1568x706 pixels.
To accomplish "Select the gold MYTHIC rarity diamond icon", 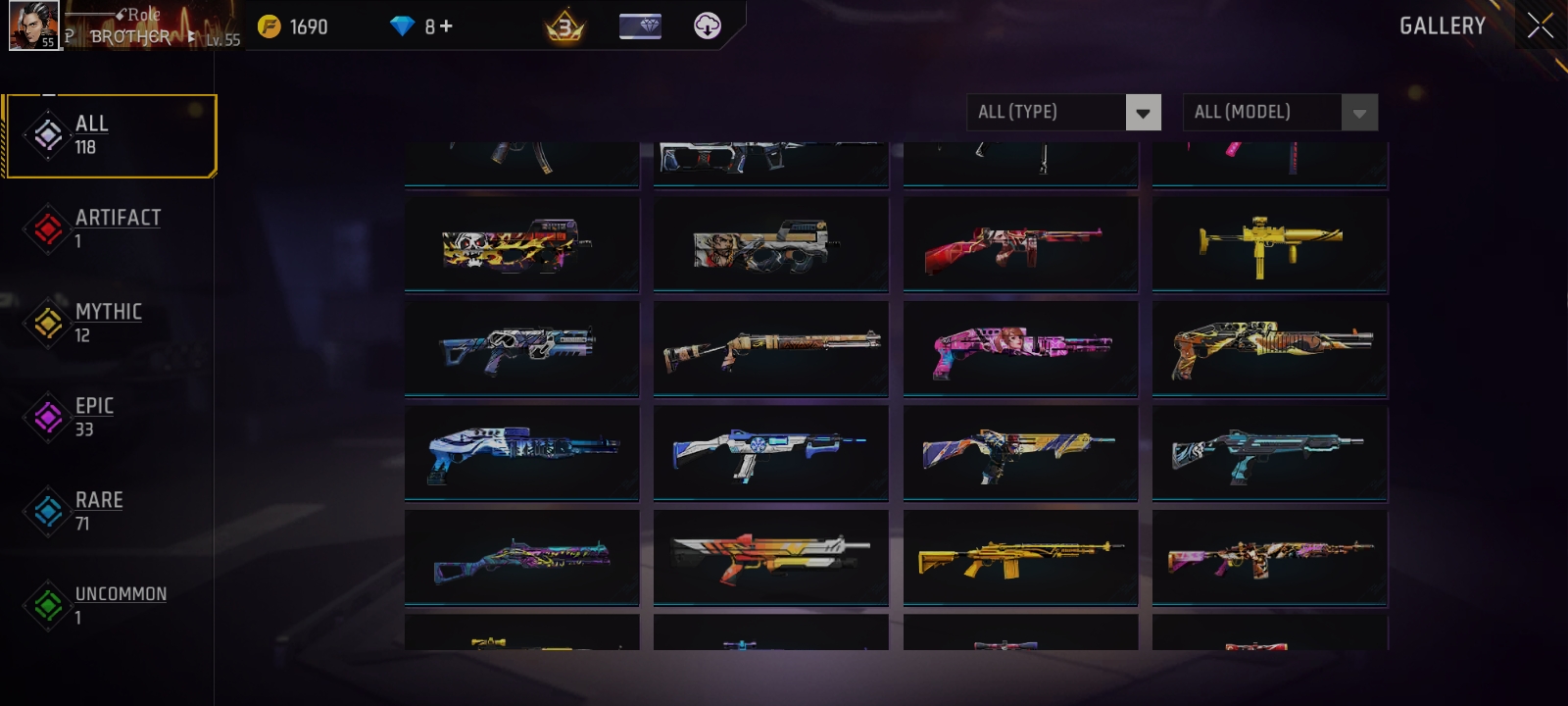I will click(x=47, y=323).
